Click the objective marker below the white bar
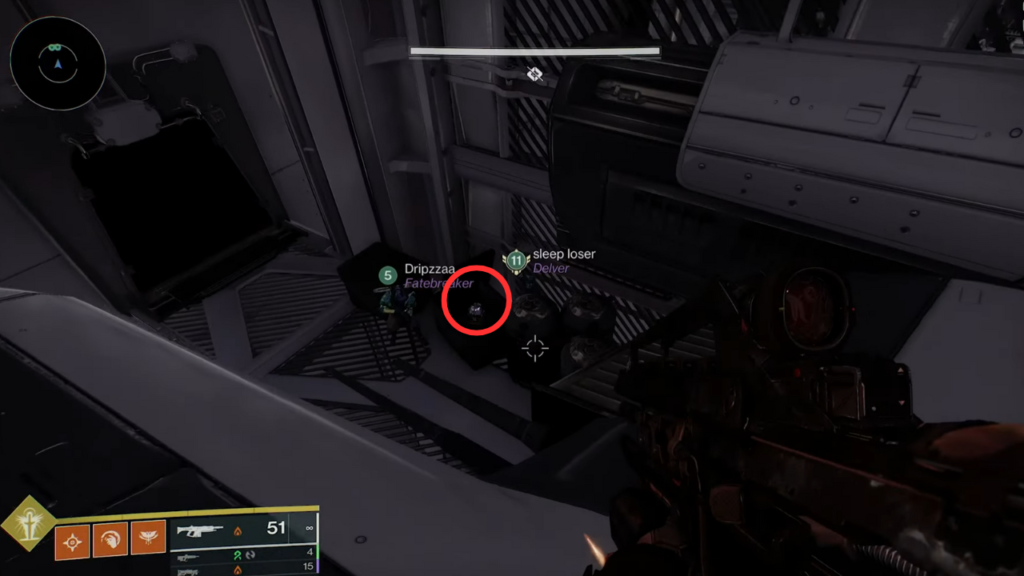1024x576 pixels. coord(535,74)
